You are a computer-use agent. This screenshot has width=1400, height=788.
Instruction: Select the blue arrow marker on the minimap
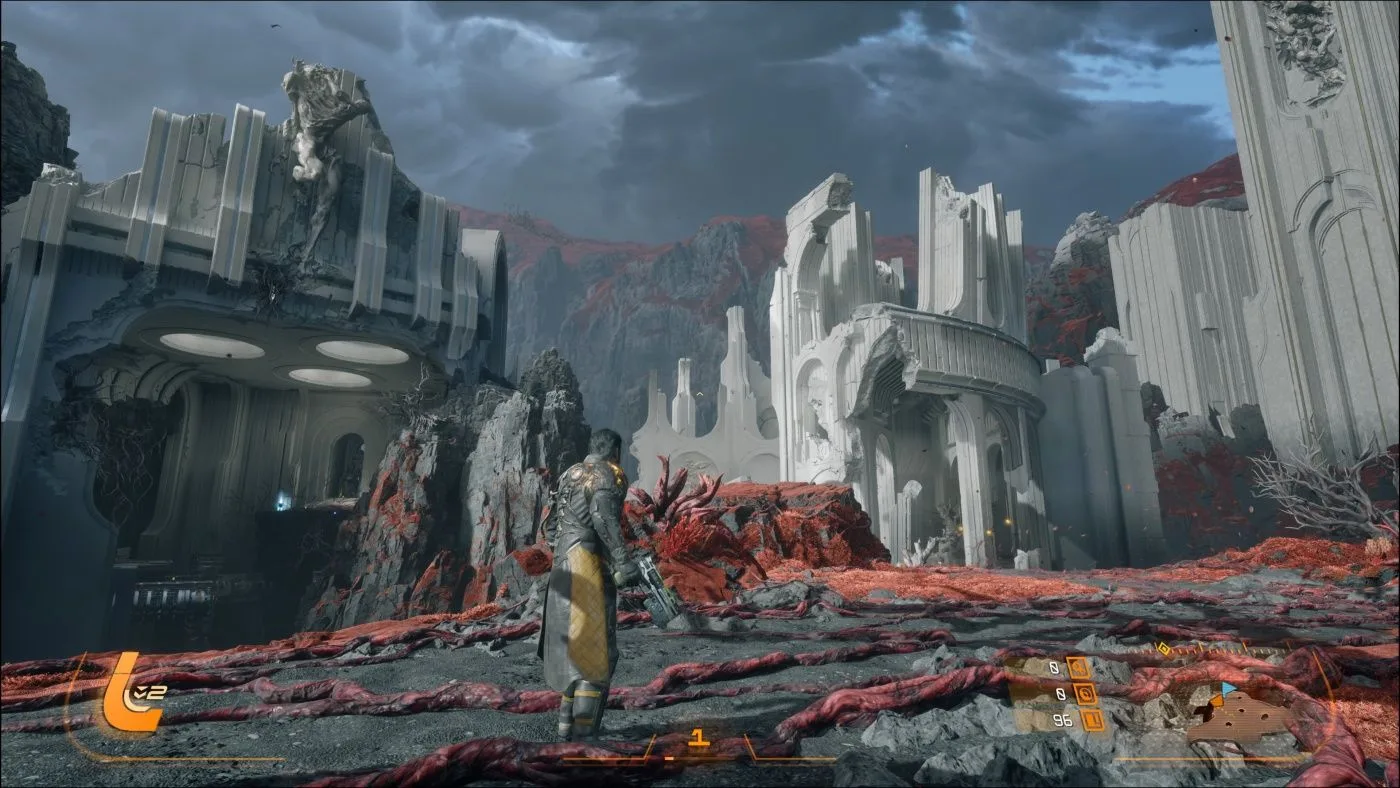pos(1228,688)
